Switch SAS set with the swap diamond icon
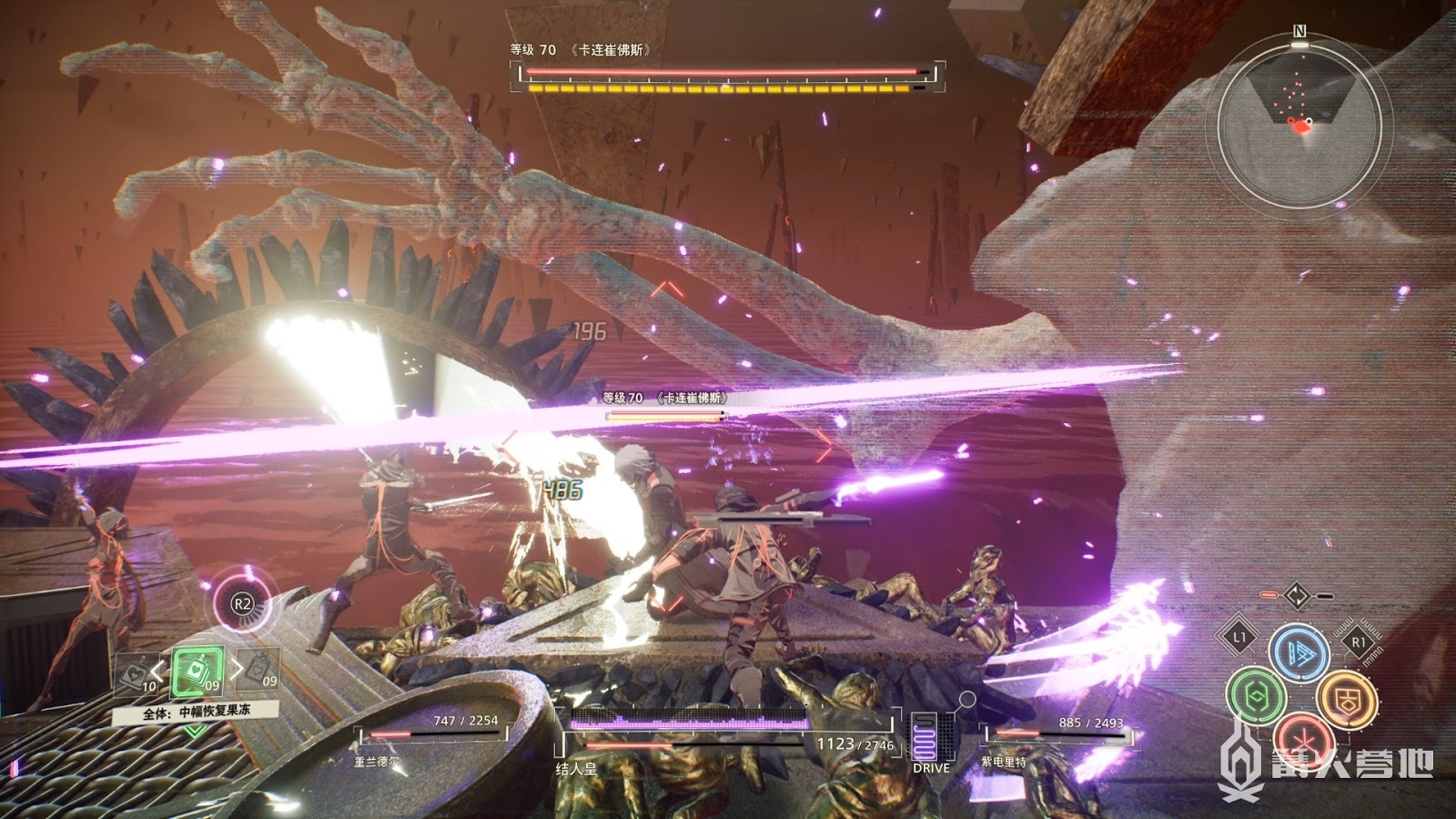The height and width of the screenshot is (819, 1456). pyautogui.click(x=1296, y=597)
